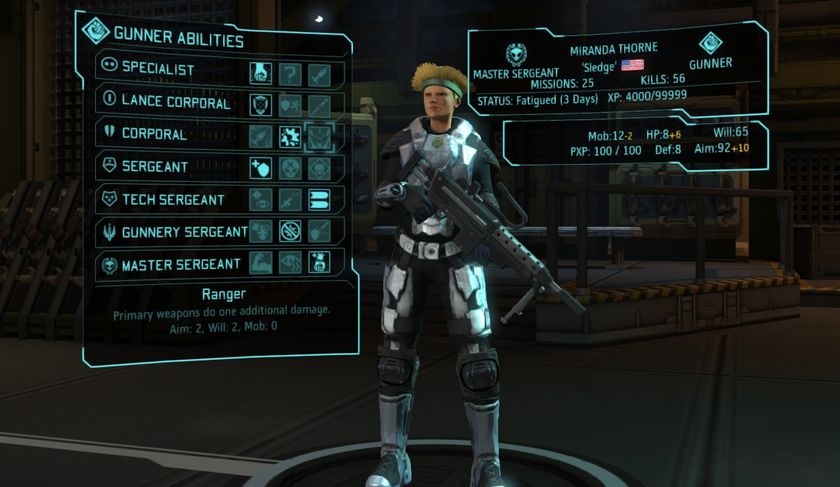Click the shield emblem Lance Corporal ability
Image resolution: width=840 pixels, height=487 pixels.
click(x=260, y=104)
